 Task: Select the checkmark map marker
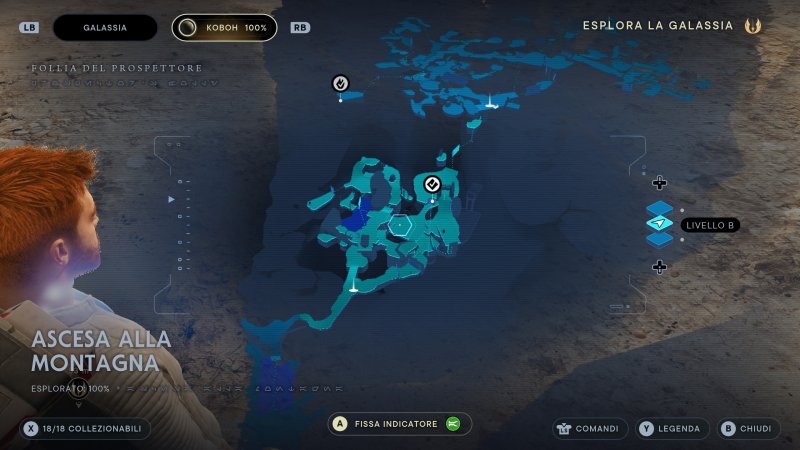tap(432, 183)
